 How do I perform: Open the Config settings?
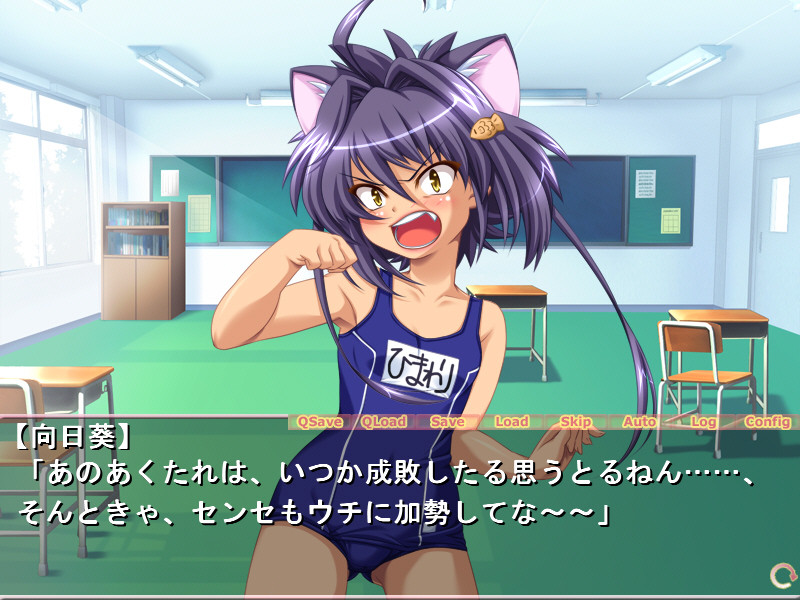767,421
